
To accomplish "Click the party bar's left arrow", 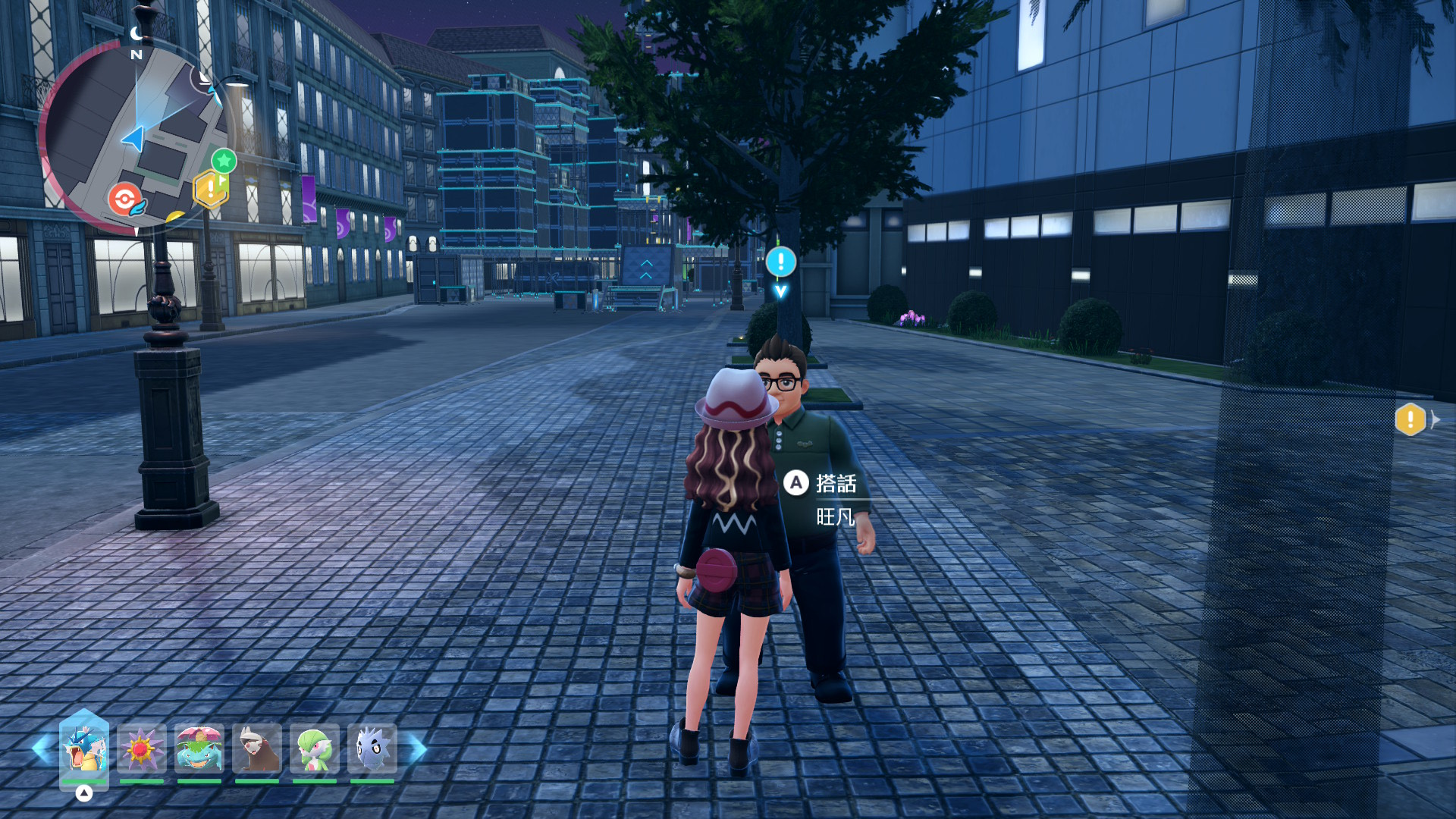I will (42, 749).
